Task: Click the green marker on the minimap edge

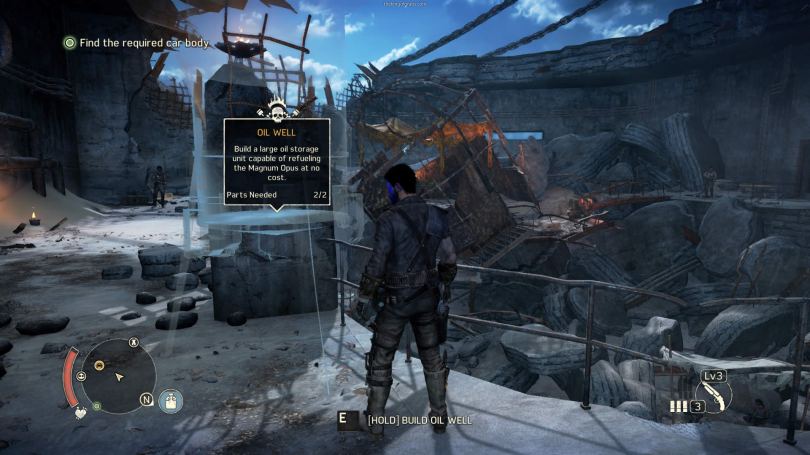Action: point(96,406)
